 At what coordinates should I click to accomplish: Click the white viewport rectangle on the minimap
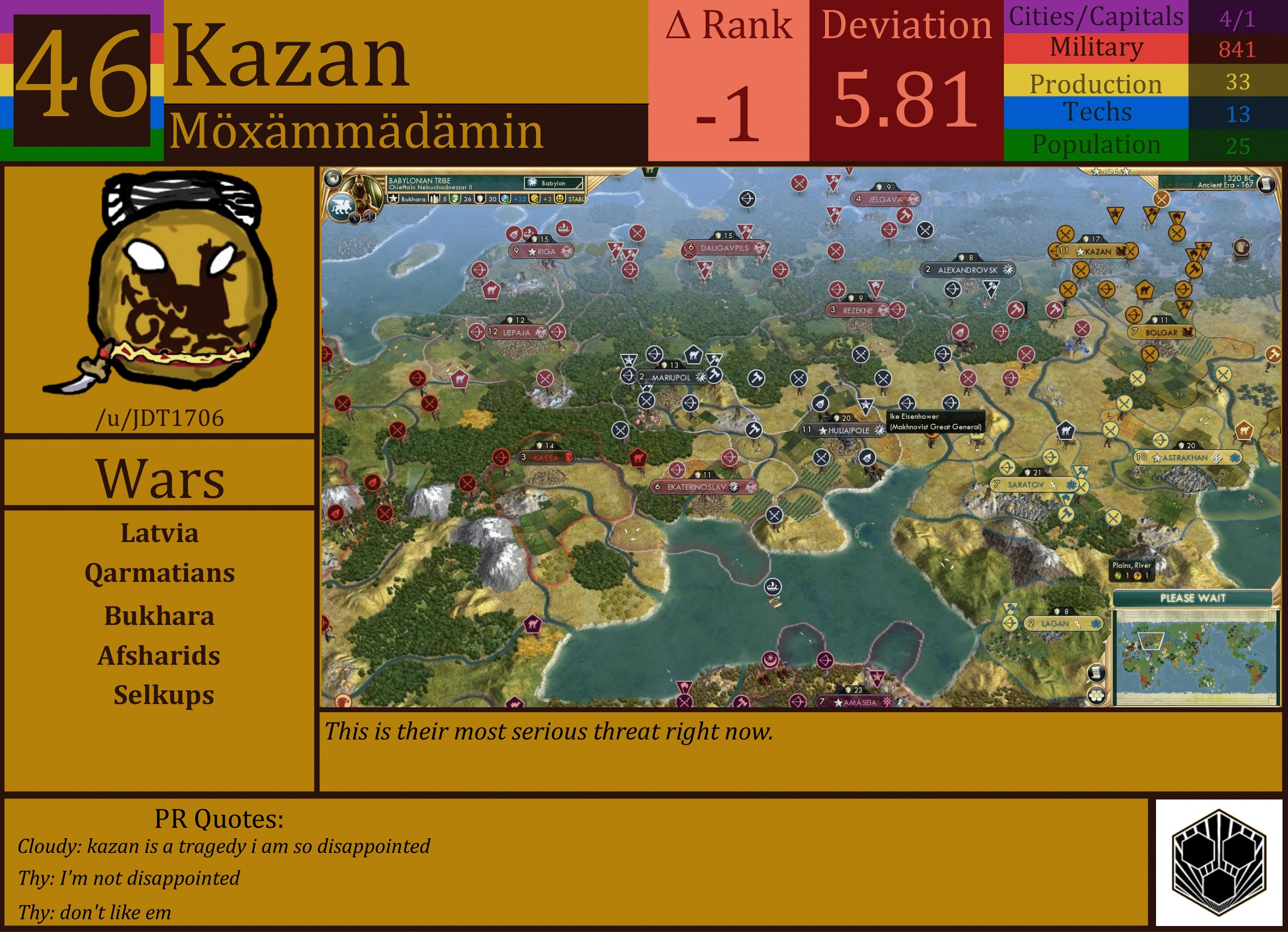click(x=1151, y=641)
